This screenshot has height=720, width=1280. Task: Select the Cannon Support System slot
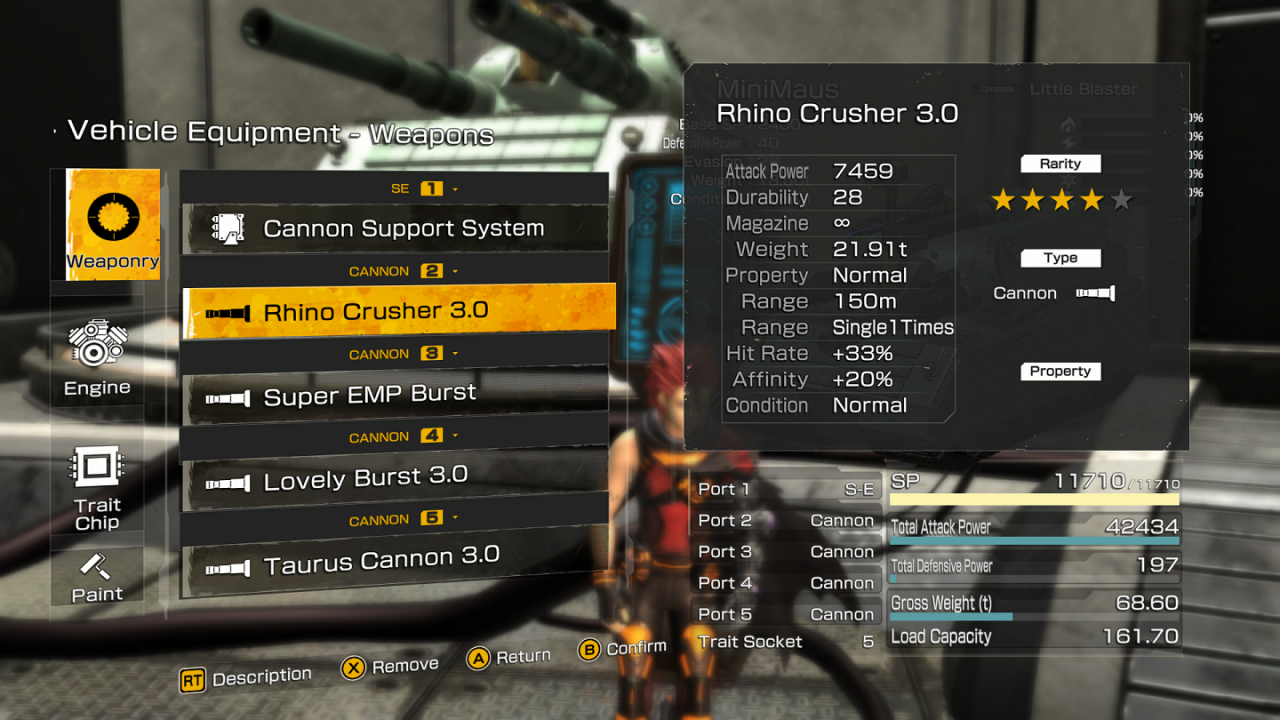pos(395,229)
